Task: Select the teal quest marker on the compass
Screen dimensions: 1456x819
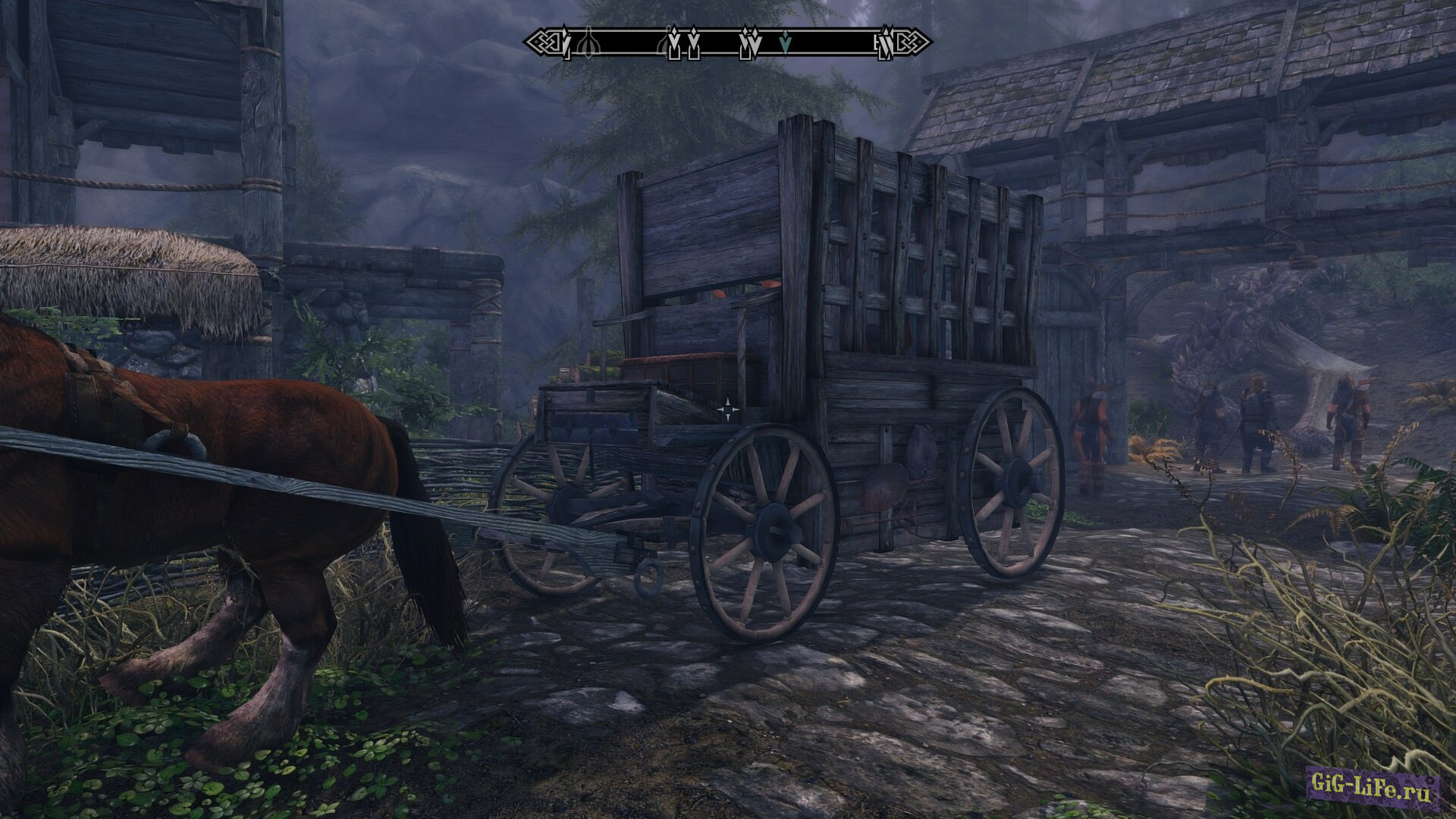Action: [786, 45]
